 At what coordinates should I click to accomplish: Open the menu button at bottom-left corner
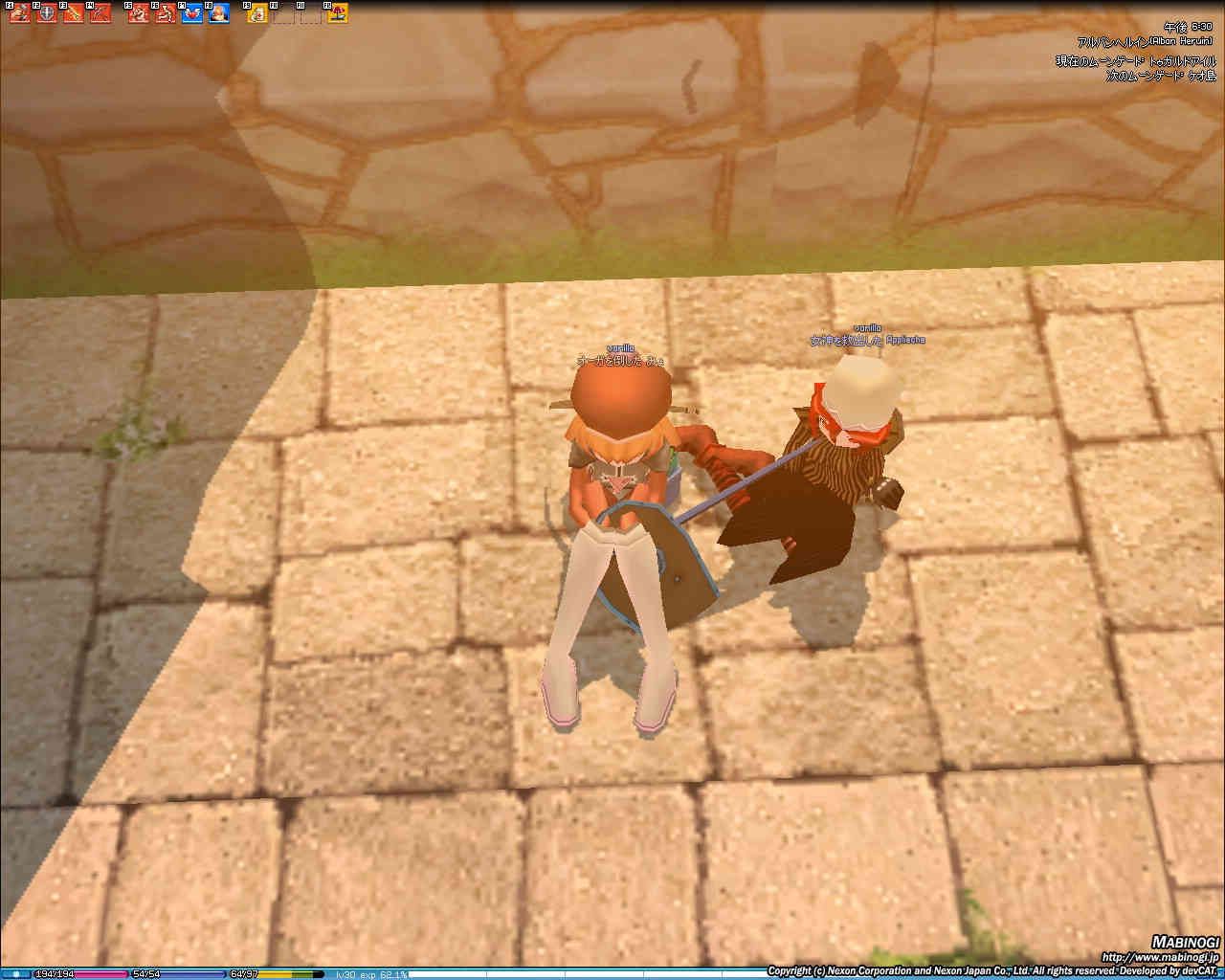pyautogui.click(x=15, y=973)
